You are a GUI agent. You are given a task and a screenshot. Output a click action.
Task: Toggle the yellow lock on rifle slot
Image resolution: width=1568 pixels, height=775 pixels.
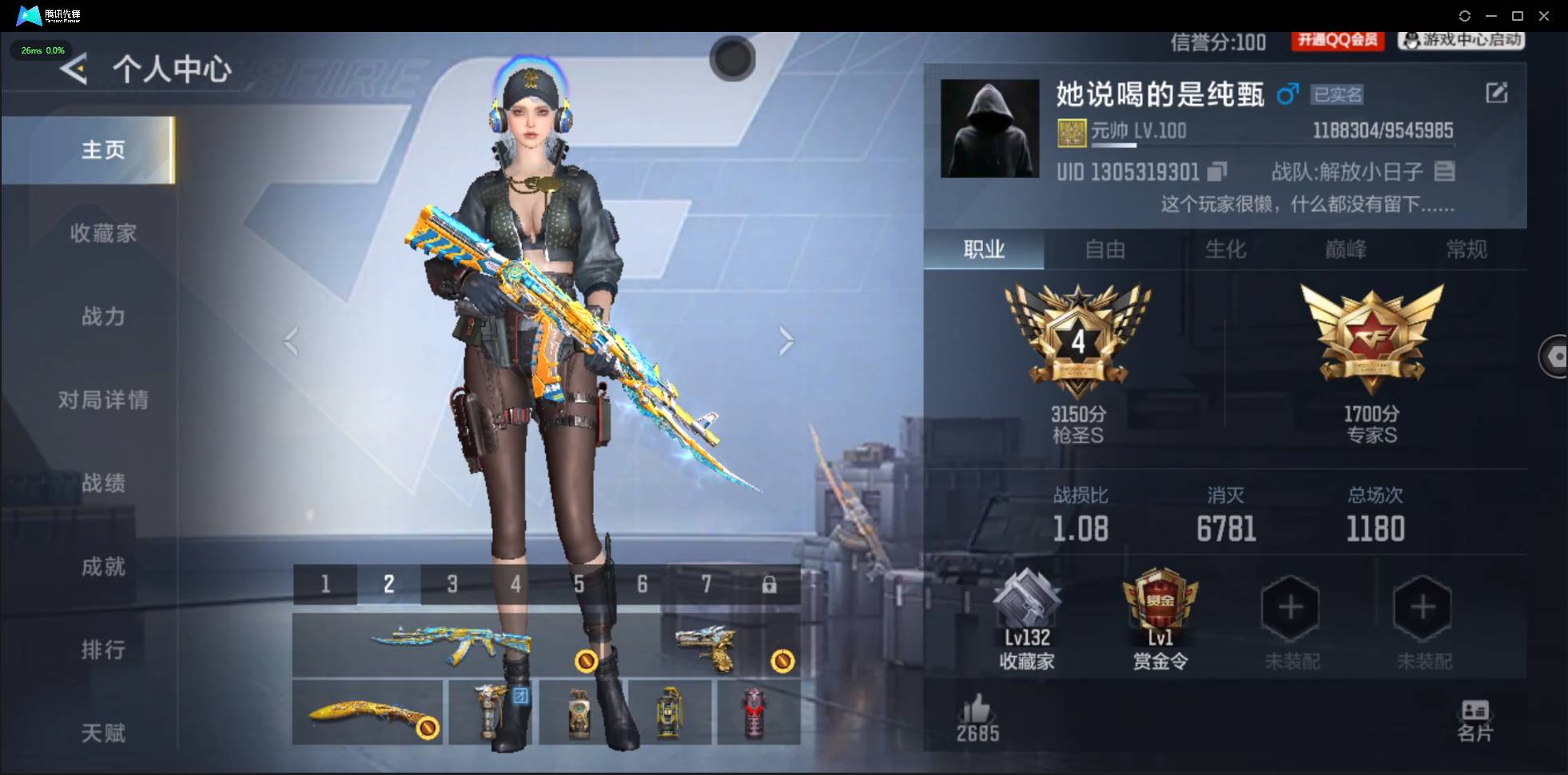587,660
